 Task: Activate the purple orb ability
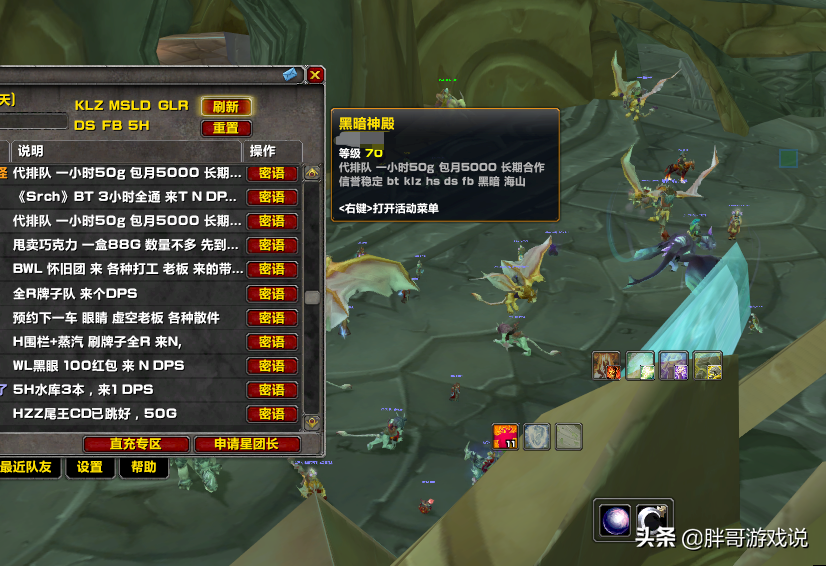point(613,519)
